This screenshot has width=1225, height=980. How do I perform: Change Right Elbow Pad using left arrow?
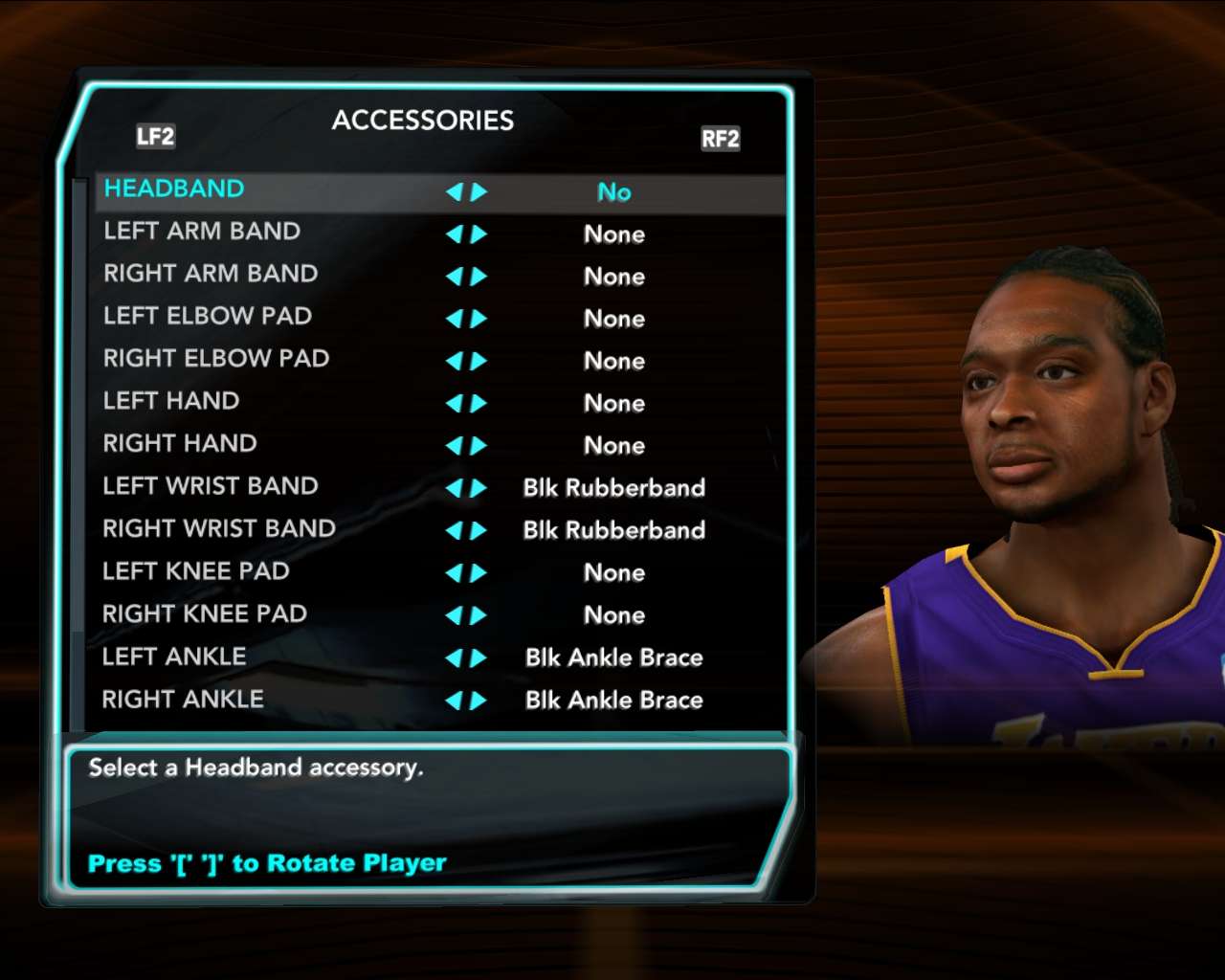click(454, 361)
